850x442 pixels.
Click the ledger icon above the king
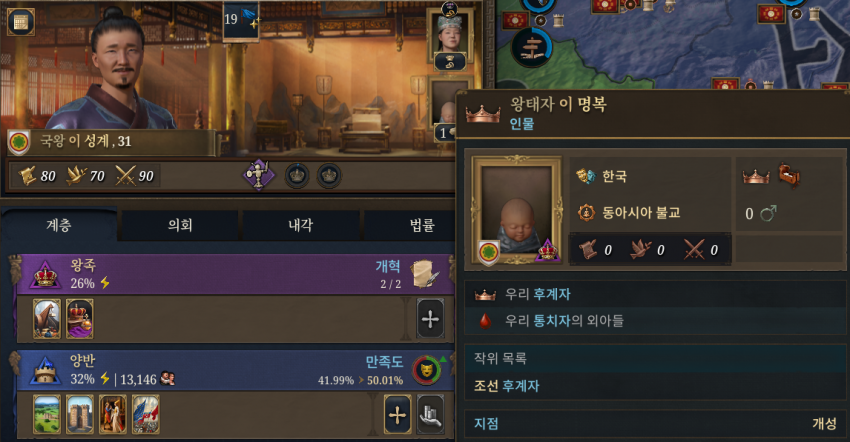pos(20,22)
